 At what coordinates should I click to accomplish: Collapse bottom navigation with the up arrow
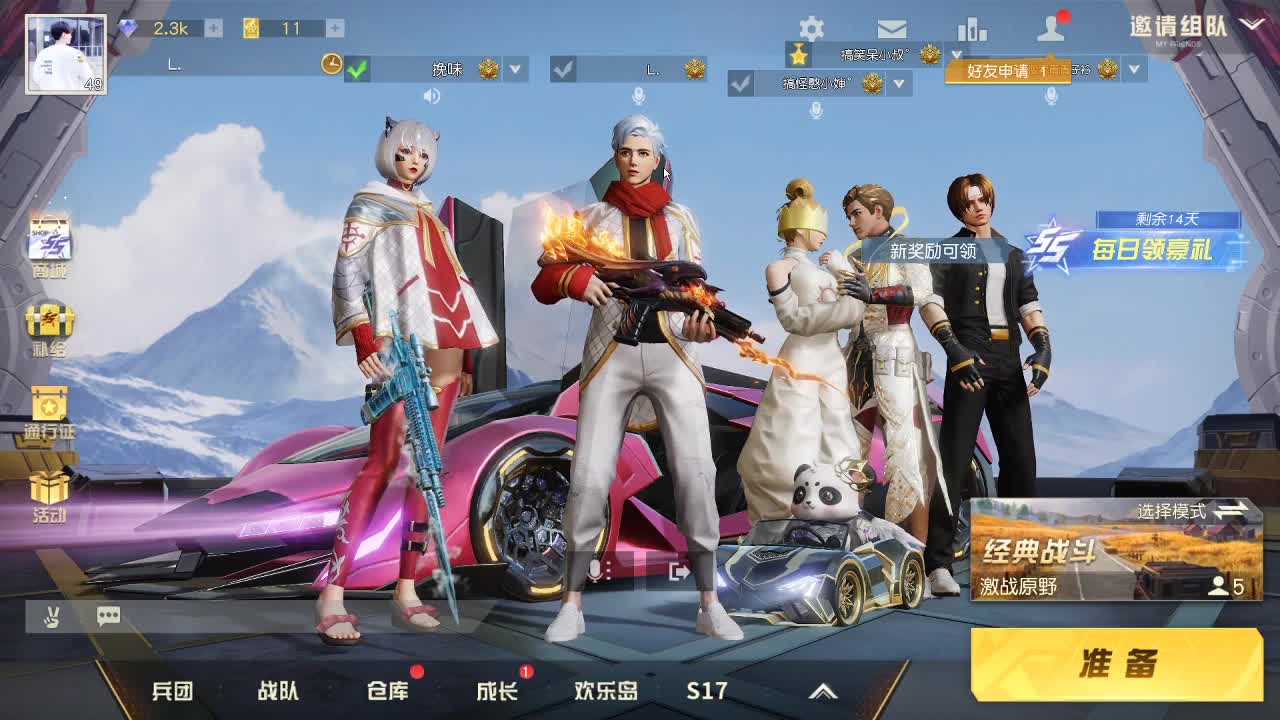point(822,690)
